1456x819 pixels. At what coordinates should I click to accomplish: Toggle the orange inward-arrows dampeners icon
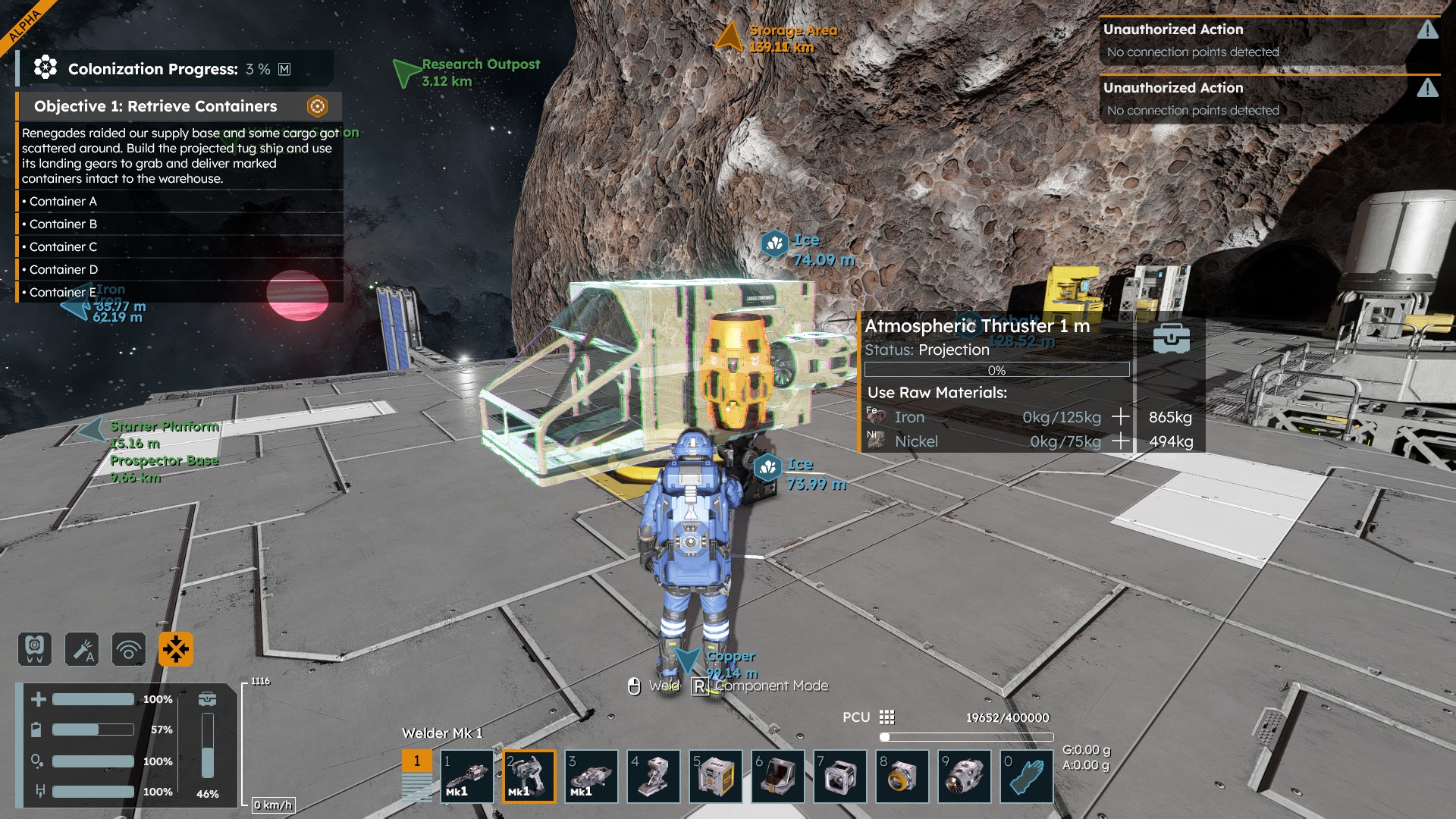coord(176,649)
